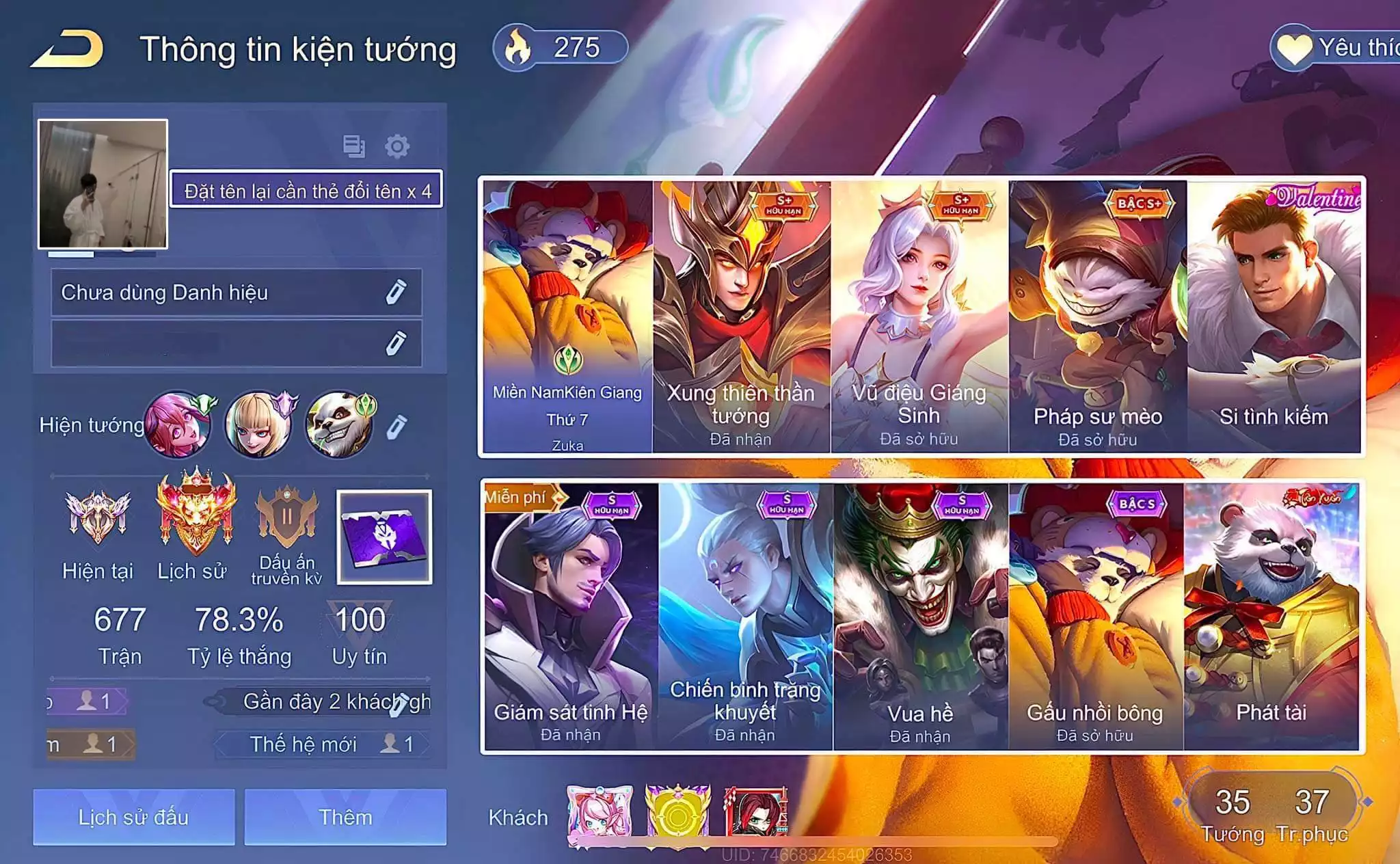Edit the Chưa dùng Danh hiệu title

(x=396, y=293)
